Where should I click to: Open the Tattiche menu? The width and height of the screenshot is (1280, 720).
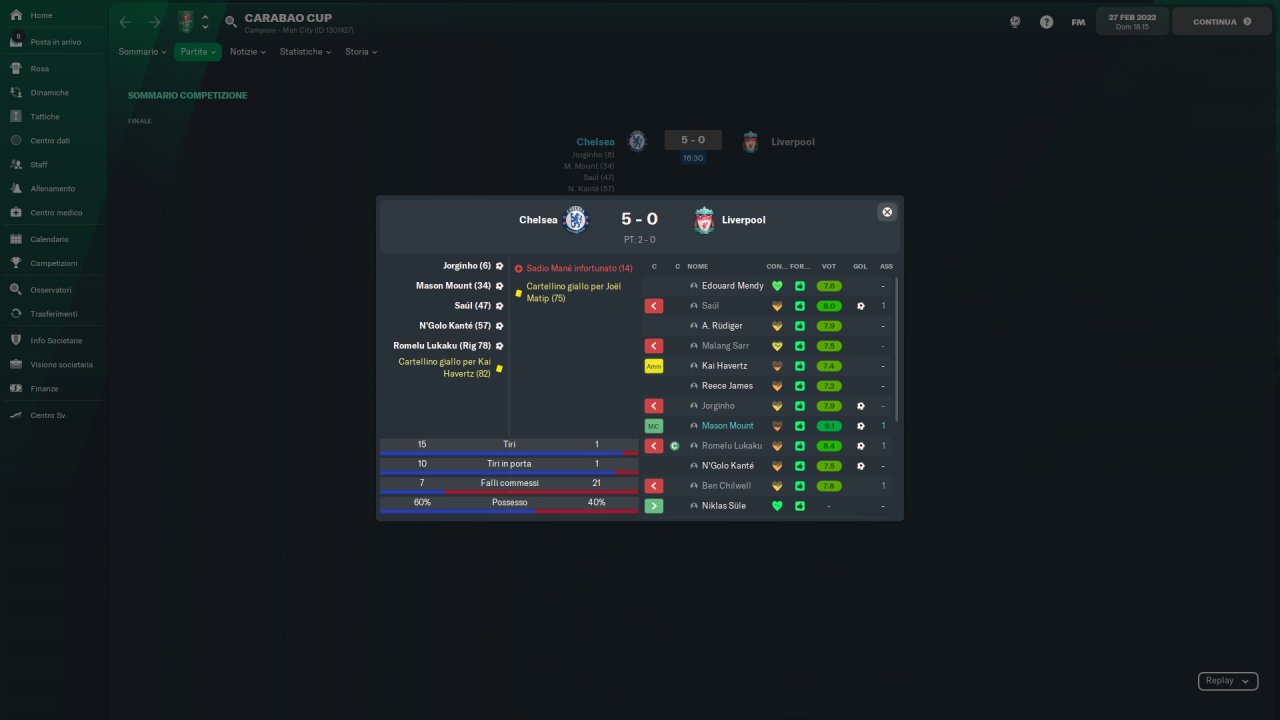pyautogui.click(x=45, y=117)
